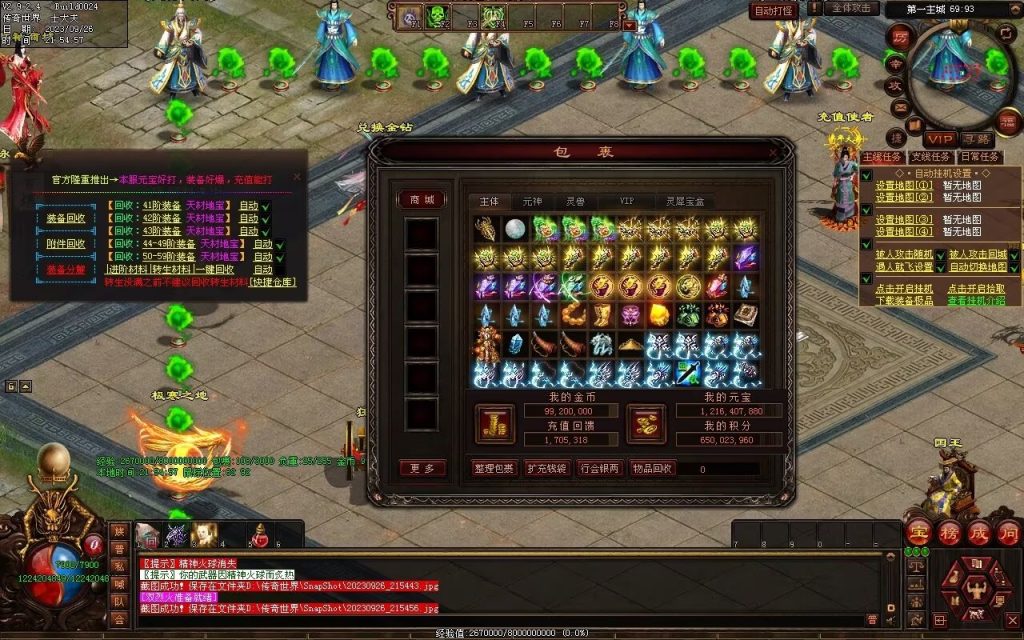
Task: Select the 装备回收 equipment recycle option
Action: tap(66, 219)
